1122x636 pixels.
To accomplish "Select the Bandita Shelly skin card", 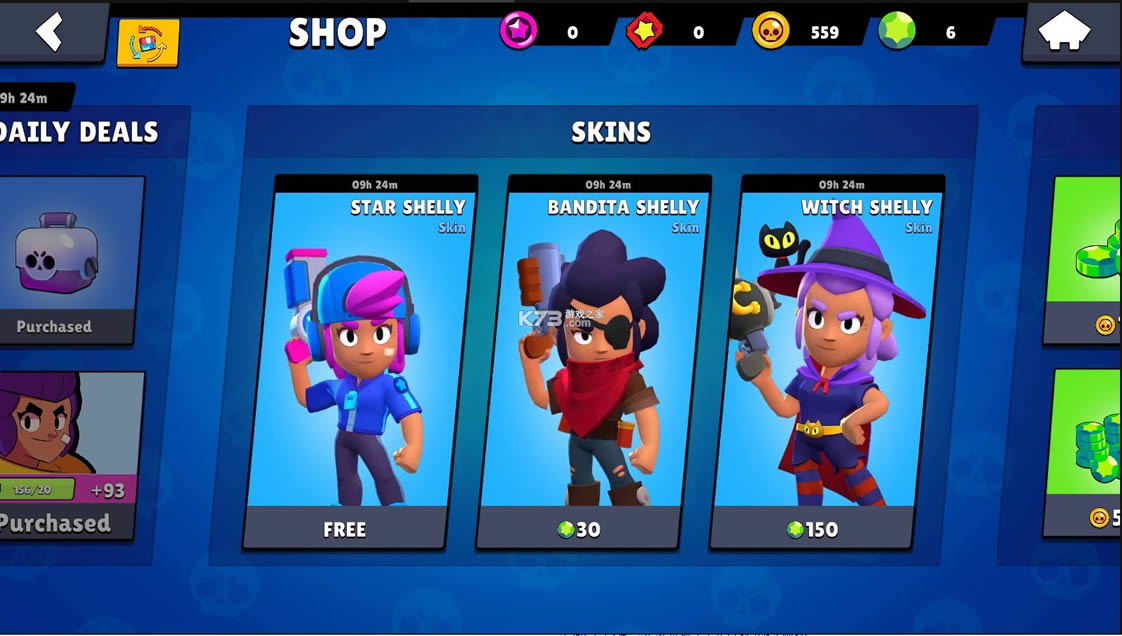I will (x=594, y=350).
